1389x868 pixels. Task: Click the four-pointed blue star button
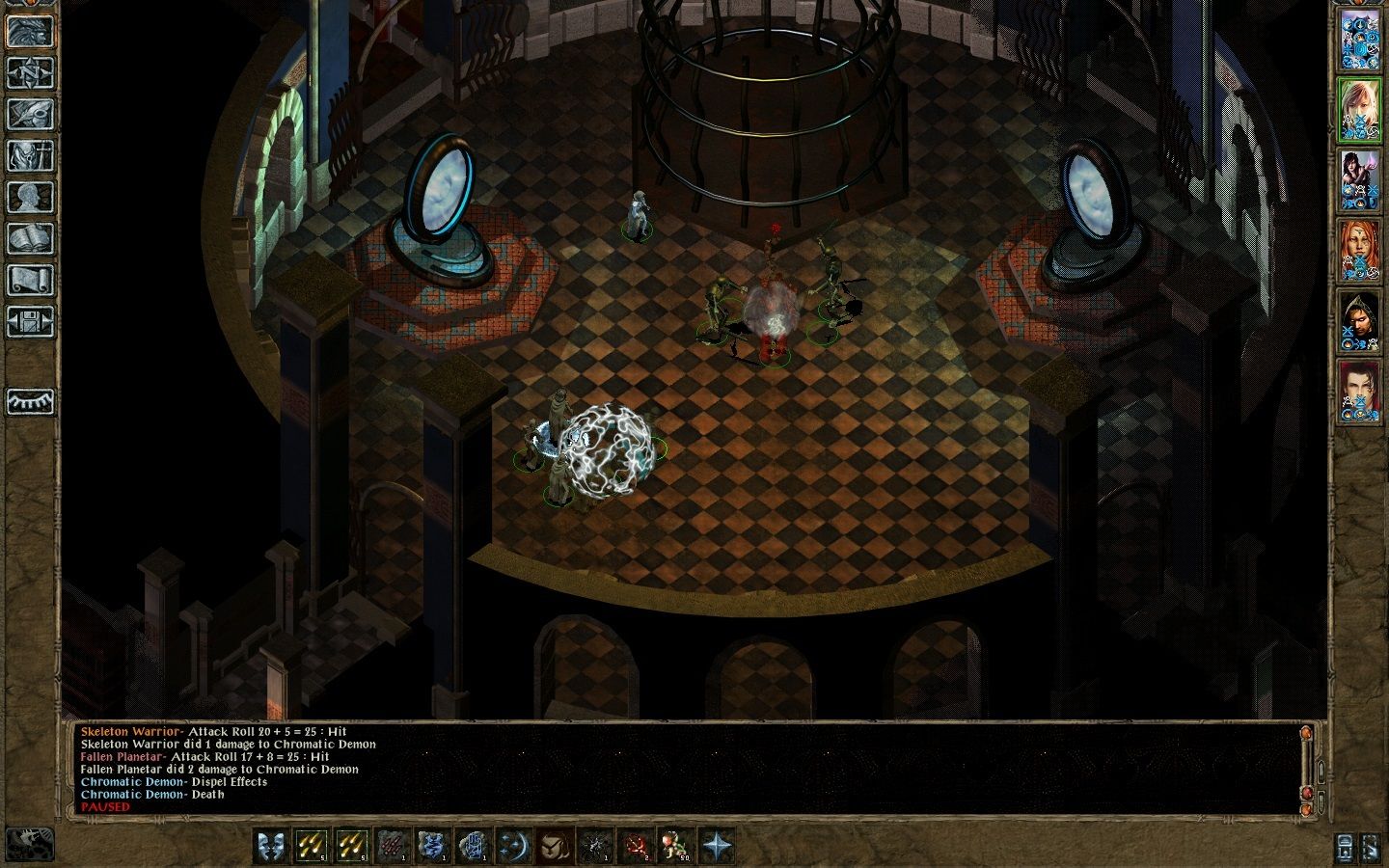pos(717,846)
